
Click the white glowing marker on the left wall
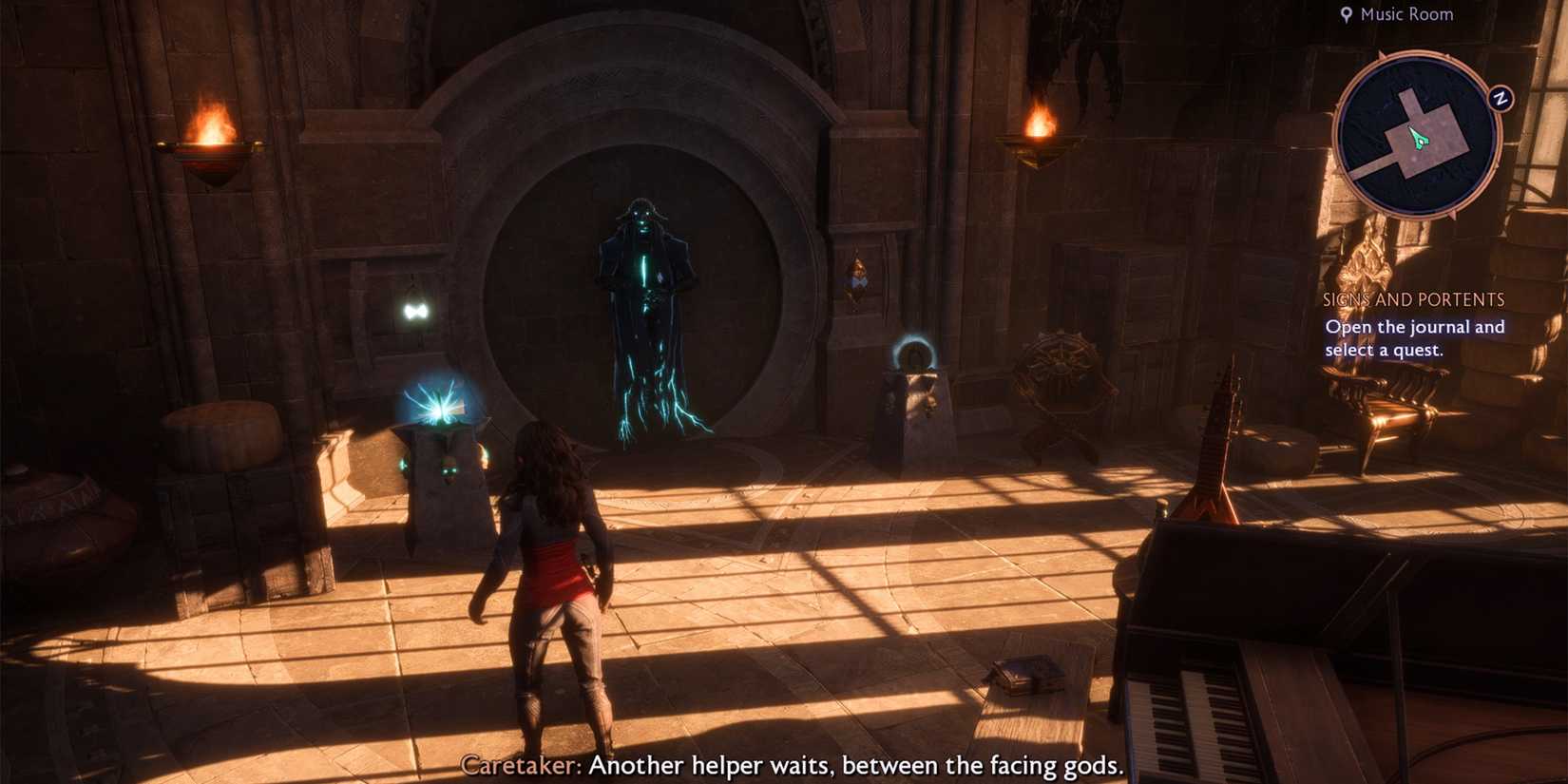click(415, 309)
